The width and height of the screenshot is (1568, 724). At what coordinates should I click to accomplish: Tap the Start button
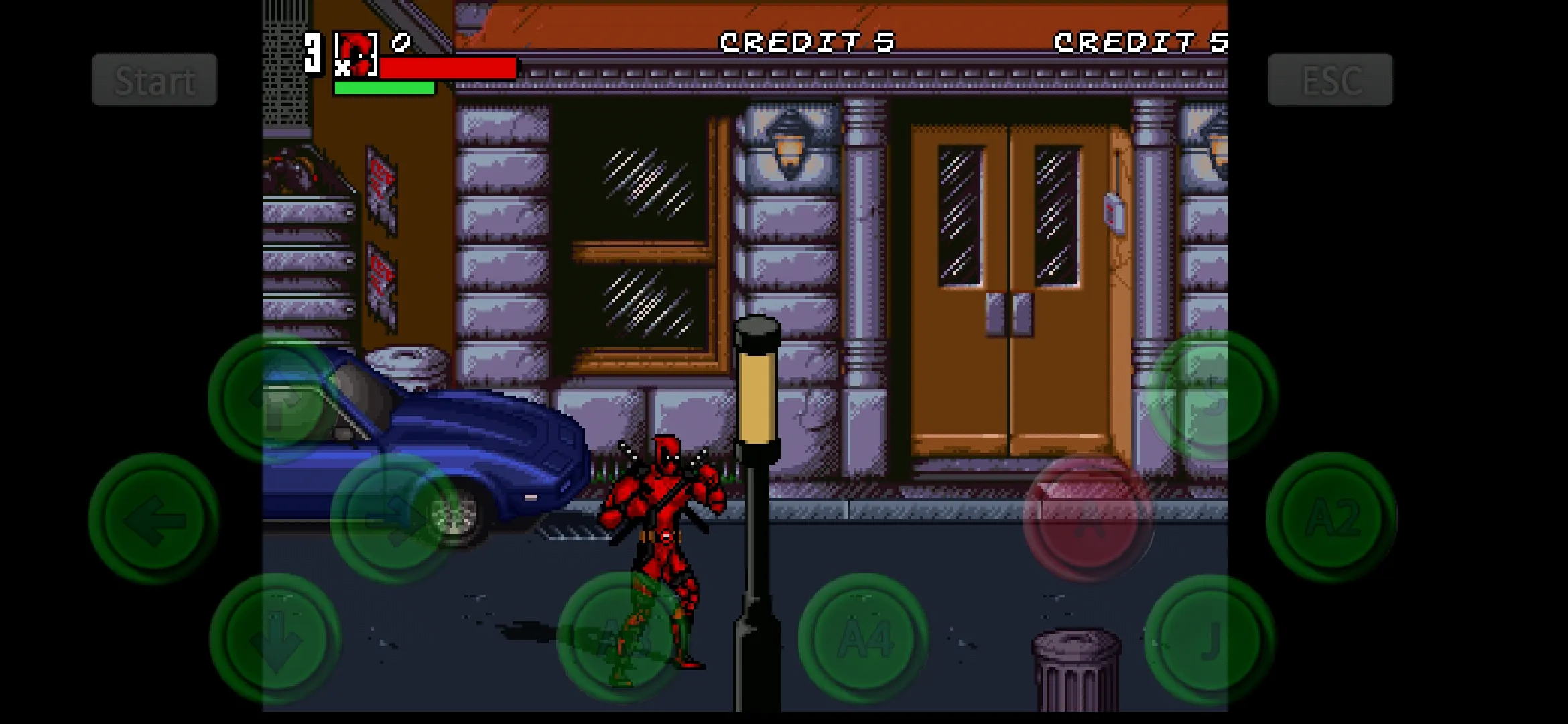pyautogui.click(x=155, y=80)
